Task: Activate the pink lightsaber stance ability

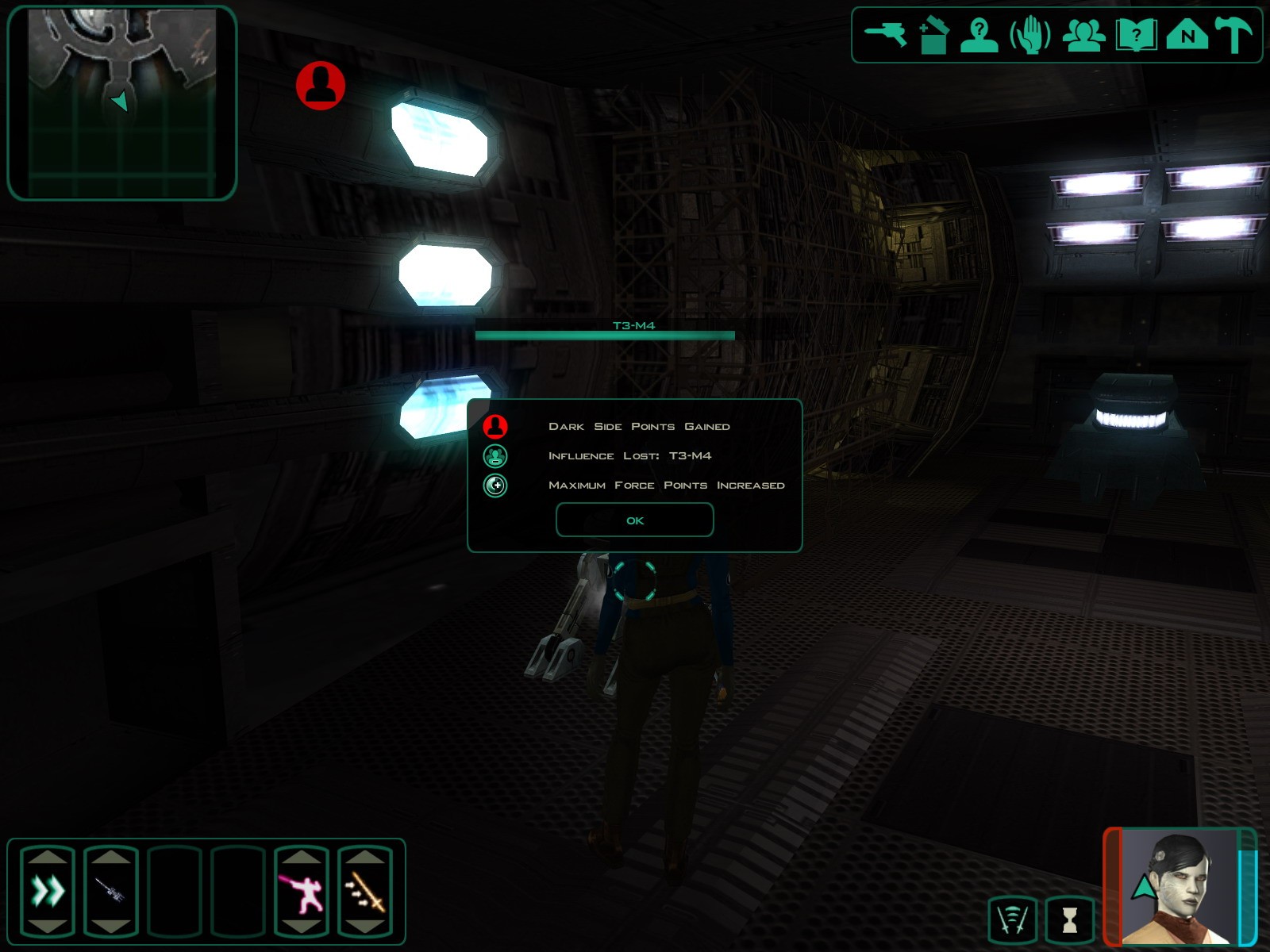Action: point(302,891)
